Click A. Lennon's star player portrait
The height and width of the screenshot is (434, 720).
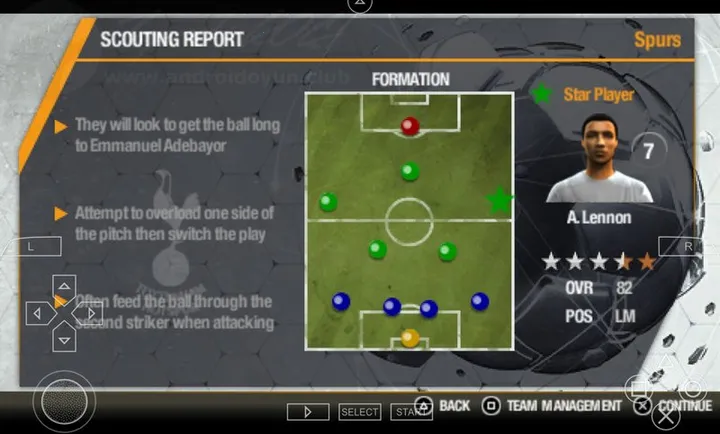pyautogui.click(x=597, y=159)
